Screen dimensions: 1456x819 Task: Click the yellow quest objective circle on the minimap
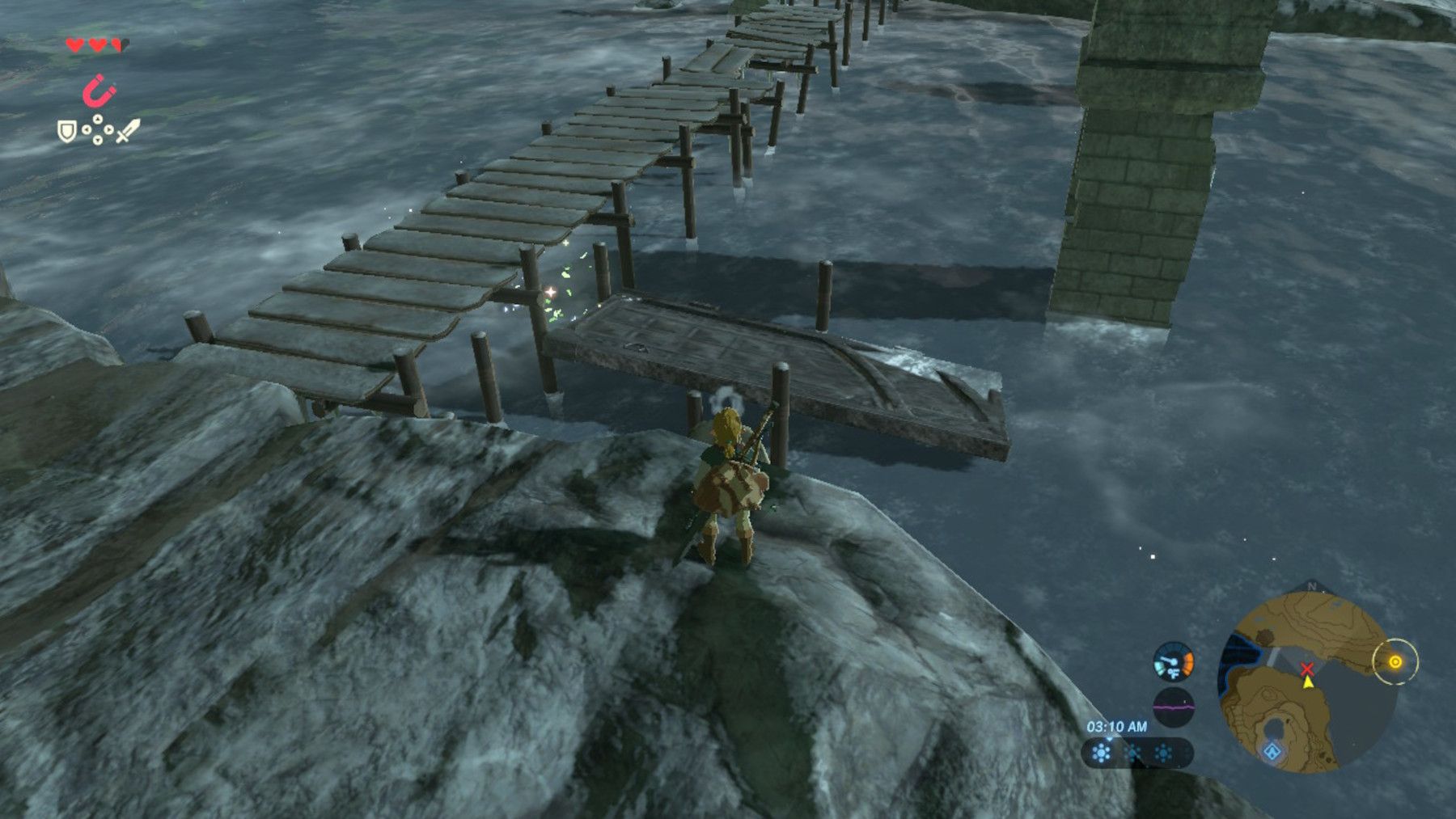(x=1395, y=661)
